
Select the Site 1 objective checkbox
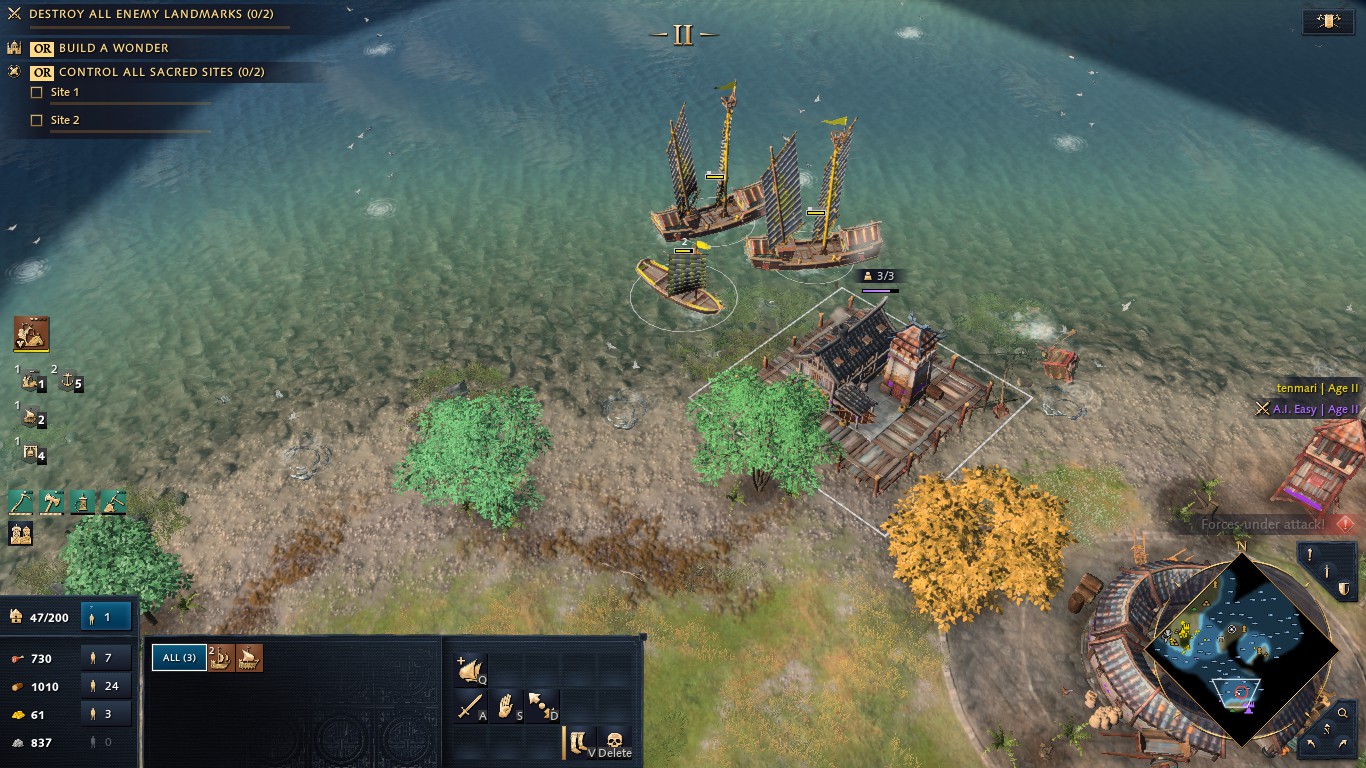coord(37,92)
